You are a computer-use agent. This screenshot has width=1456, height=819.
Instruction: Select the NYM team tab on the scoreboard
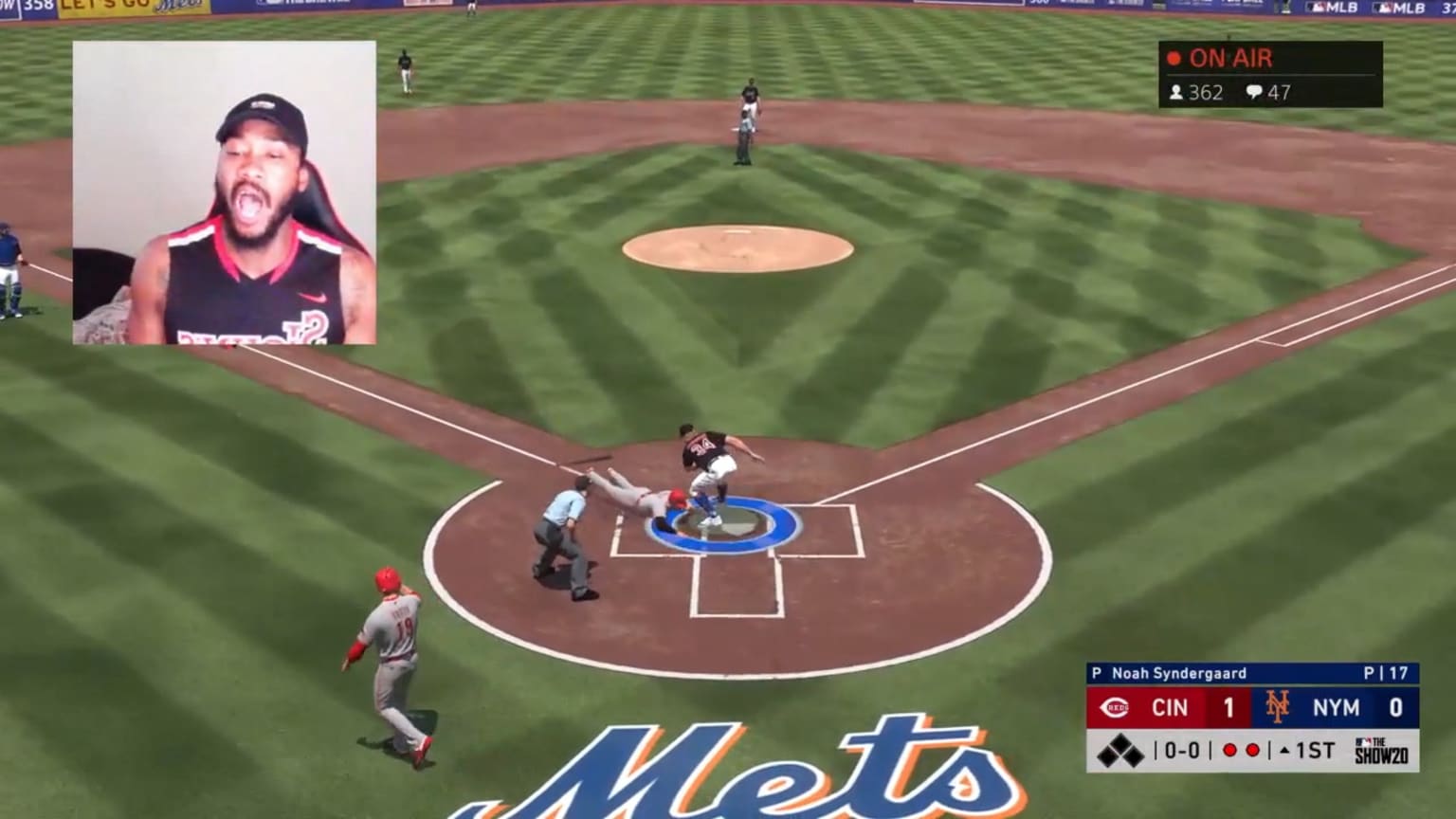(1335, 707)
